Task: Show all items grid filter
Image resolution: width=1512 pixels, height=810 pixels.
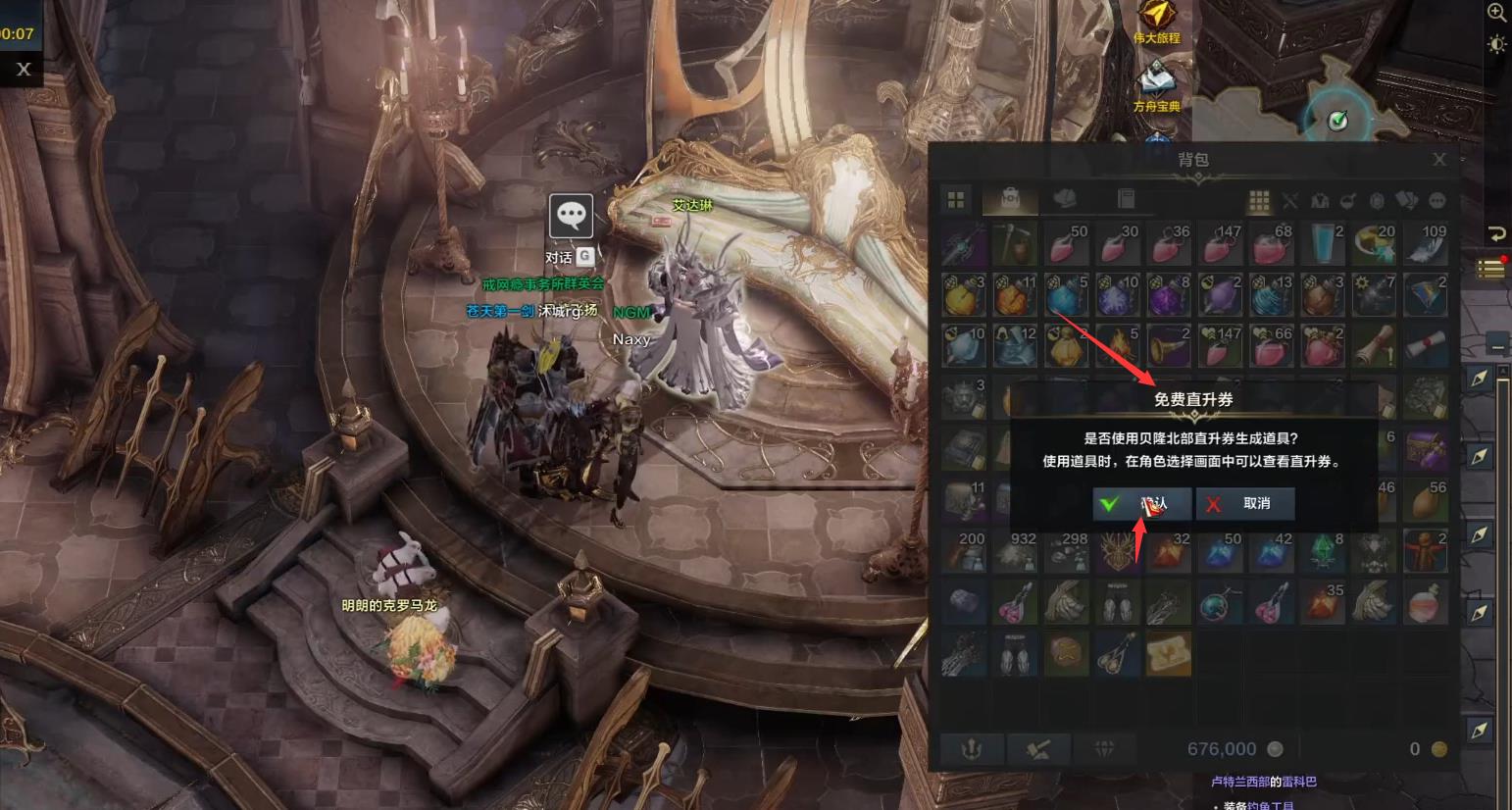Action: (1259, 201)
